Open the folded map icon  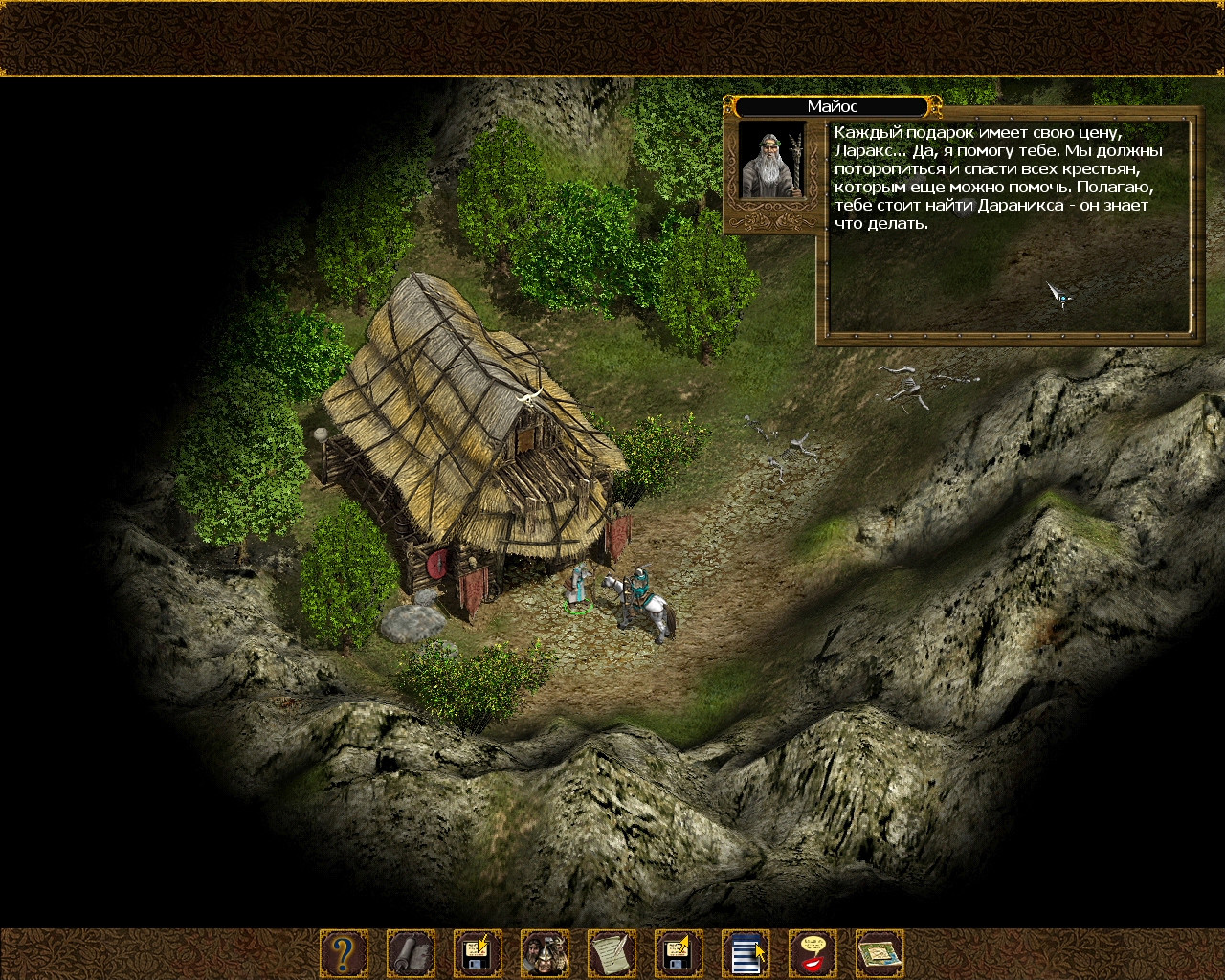(x=880, y=954)
